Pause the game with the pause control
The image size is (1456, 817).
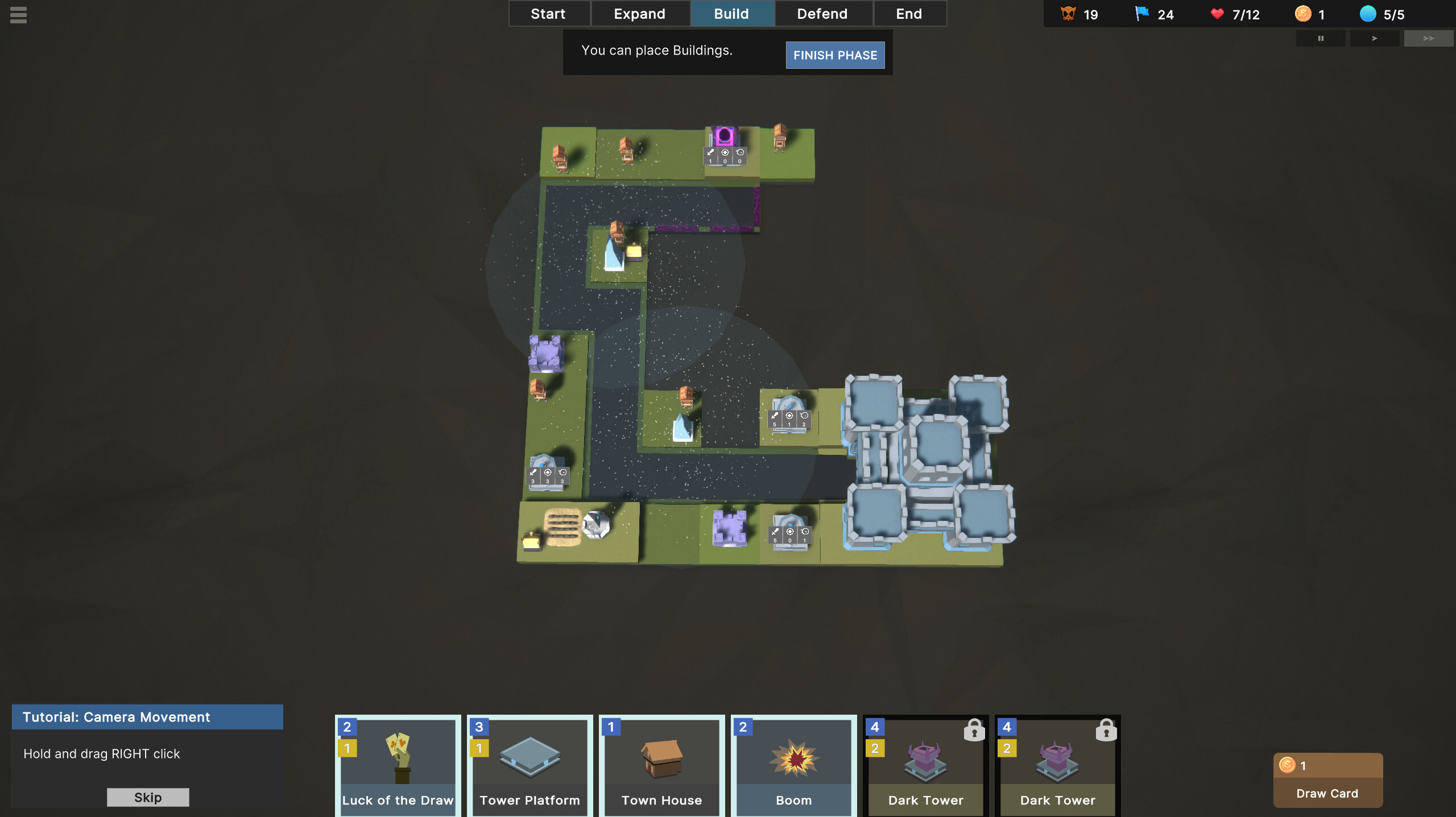1321,38
